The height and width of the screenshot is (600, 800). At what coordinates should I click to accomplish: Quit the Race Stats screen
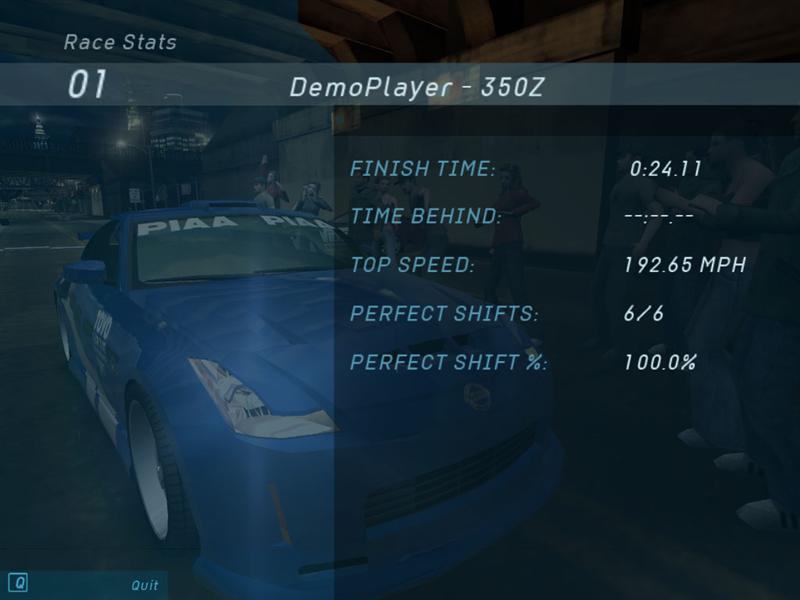[144, 584]
